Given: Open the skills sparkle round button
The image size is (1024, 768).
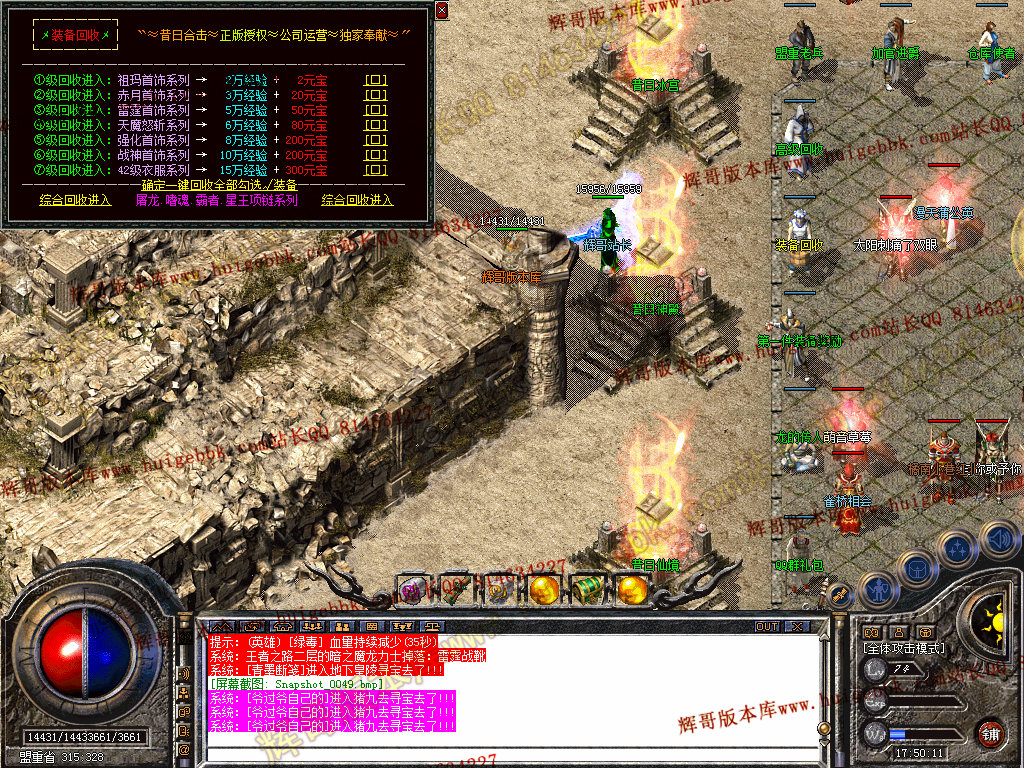Looking at the screenshot, I should (958, 548).
